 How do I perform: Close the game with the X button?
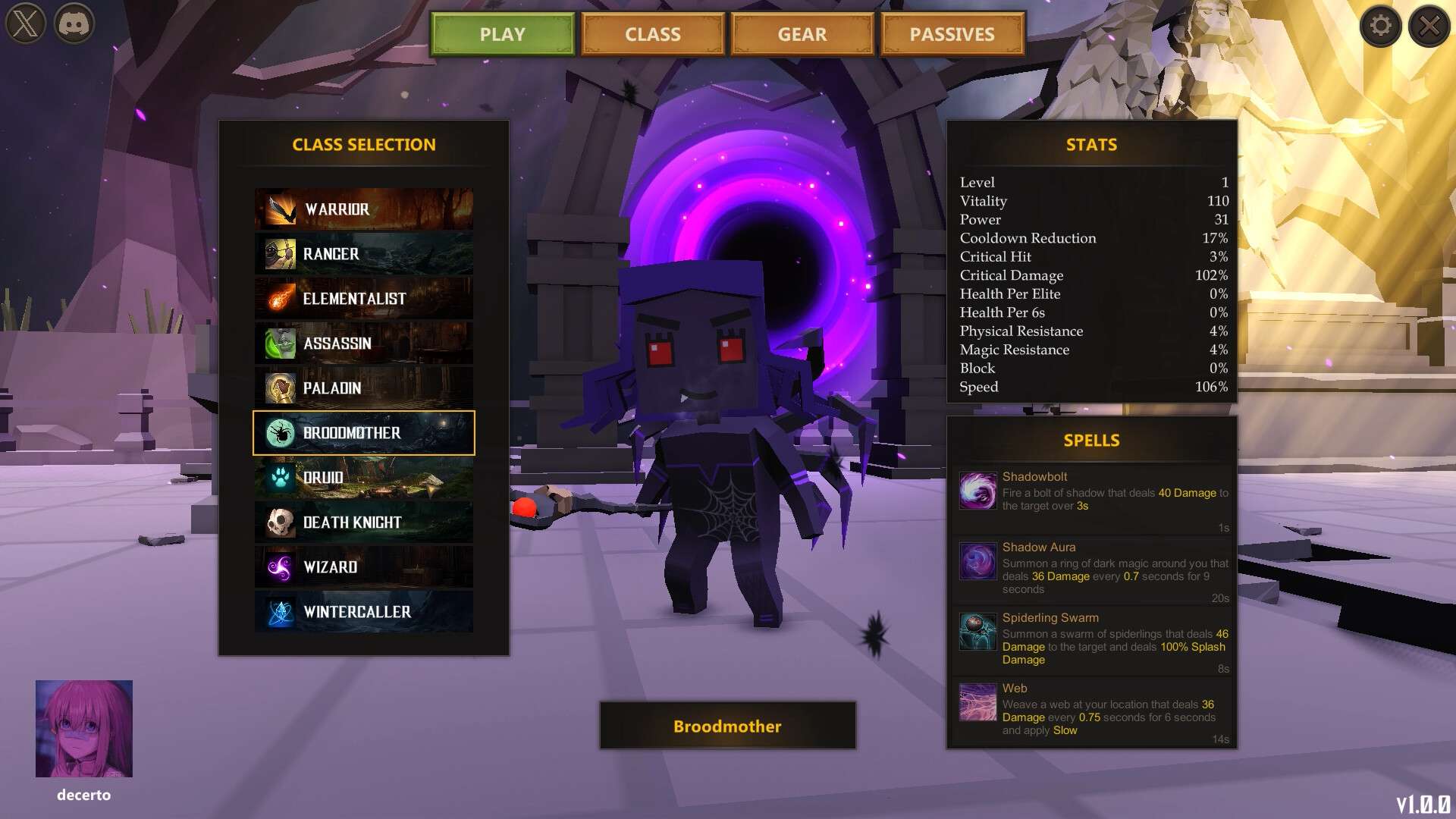point(1429,26)
